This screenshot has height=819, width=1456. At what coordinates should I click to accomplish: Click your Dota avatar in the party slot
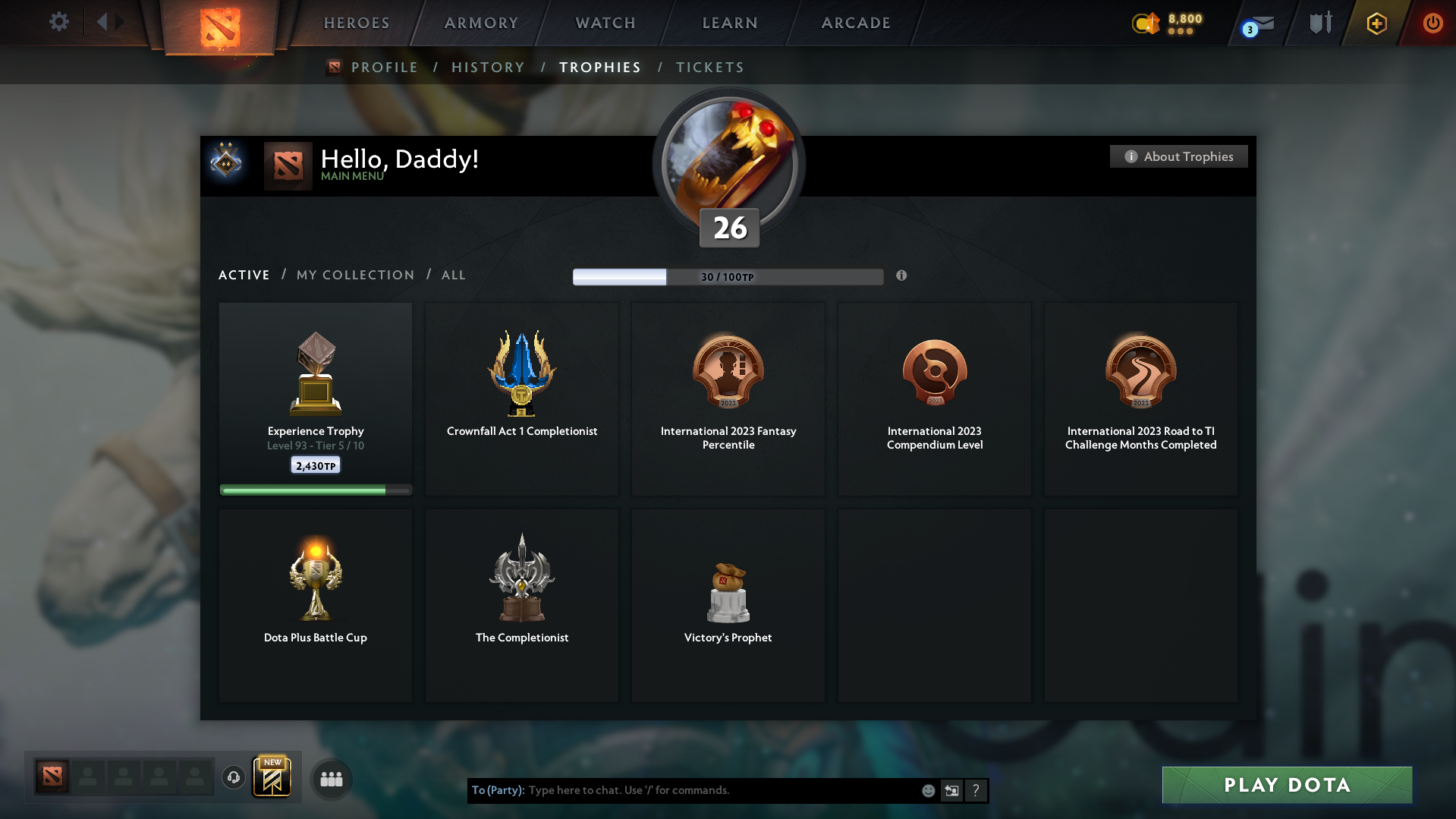pyautogui.click(x=51, y=776)
